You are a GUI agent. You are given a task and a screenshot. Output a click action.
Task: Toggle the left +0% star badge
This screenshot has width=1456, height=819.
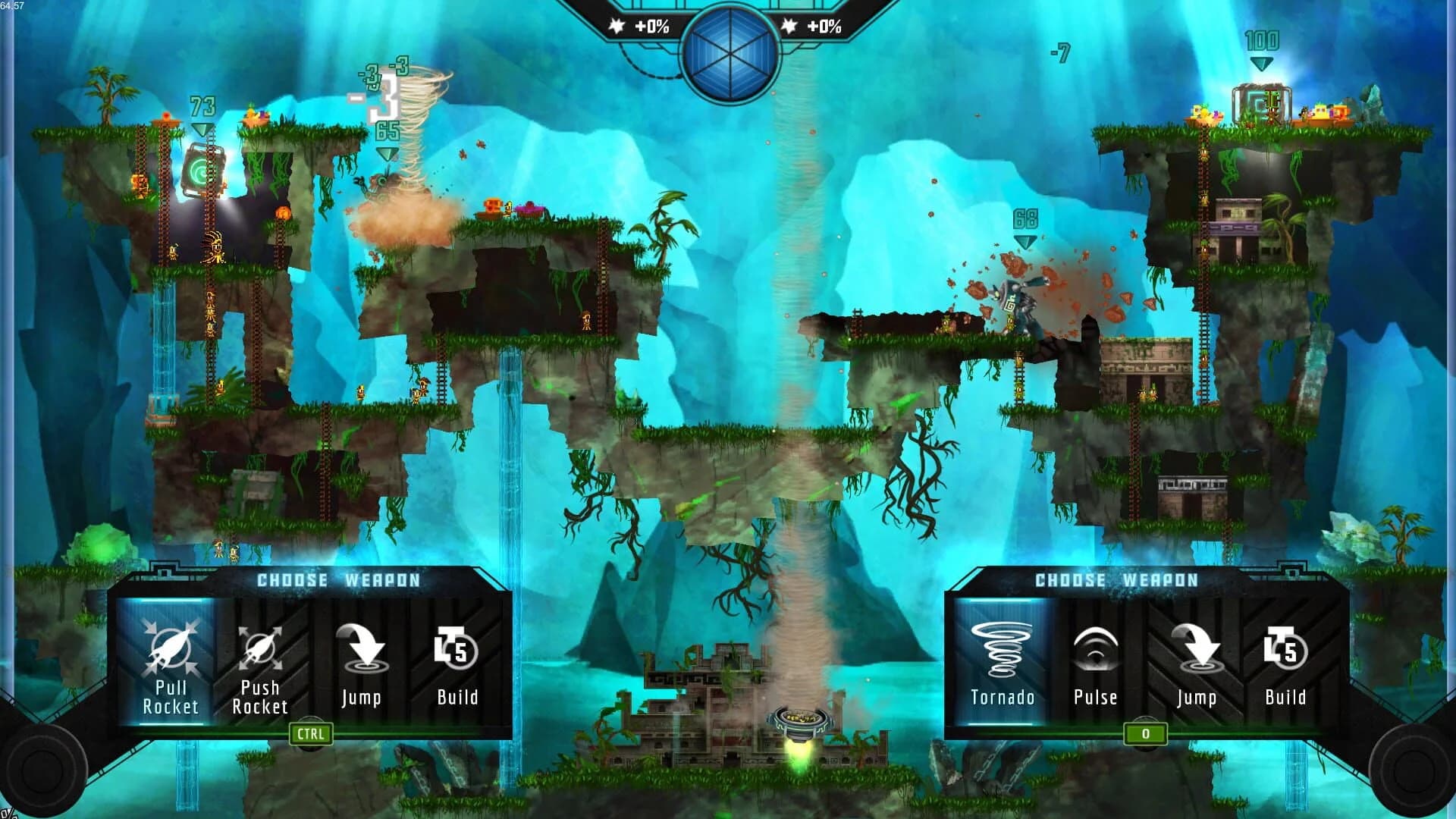pyautogui.click(x=641, y=25)
